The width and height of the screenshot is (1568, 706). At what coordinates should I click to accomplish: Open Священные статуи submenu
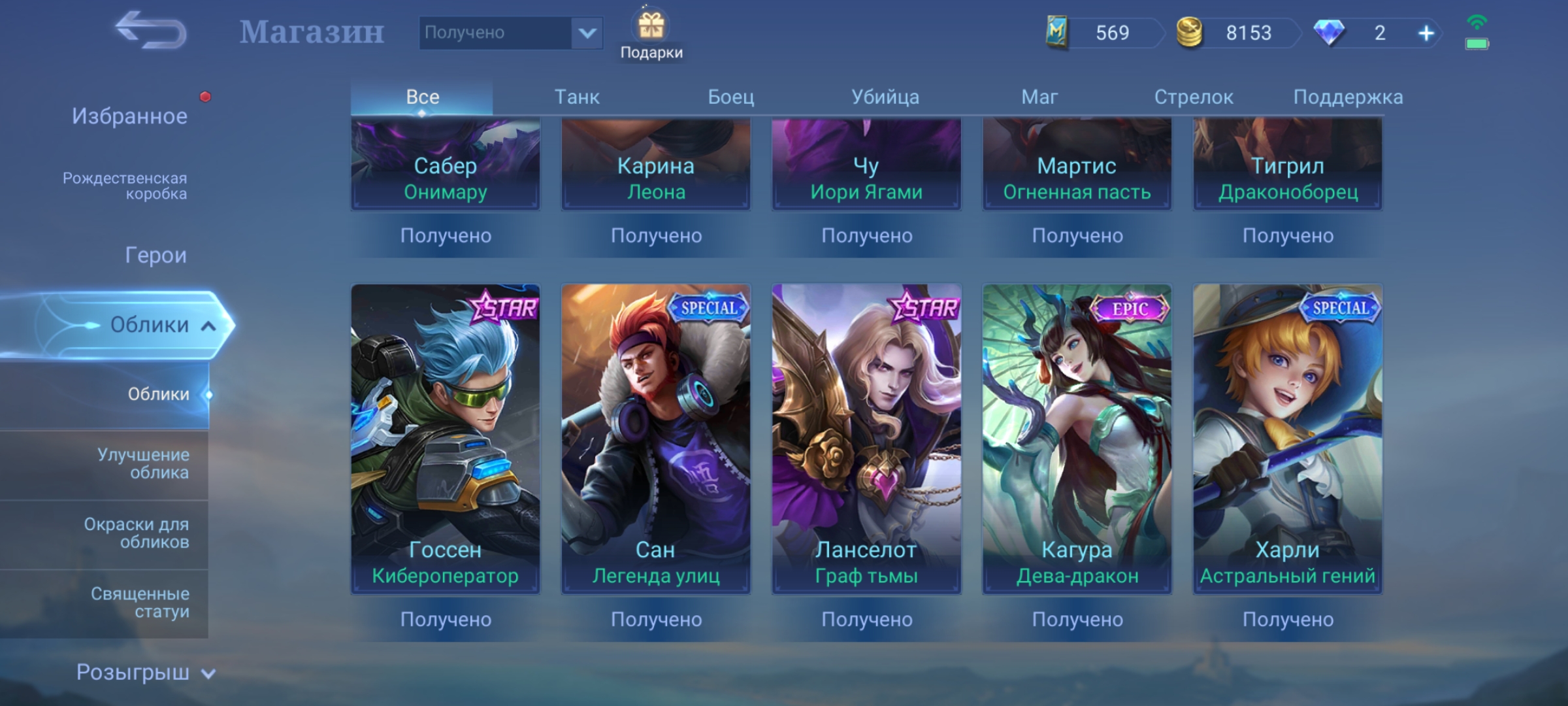[140, 603]
